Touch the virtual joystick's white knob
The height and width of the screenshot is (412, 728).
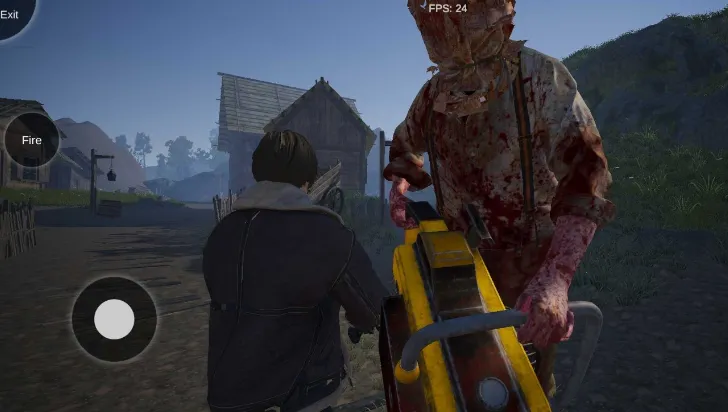[114, 319]
